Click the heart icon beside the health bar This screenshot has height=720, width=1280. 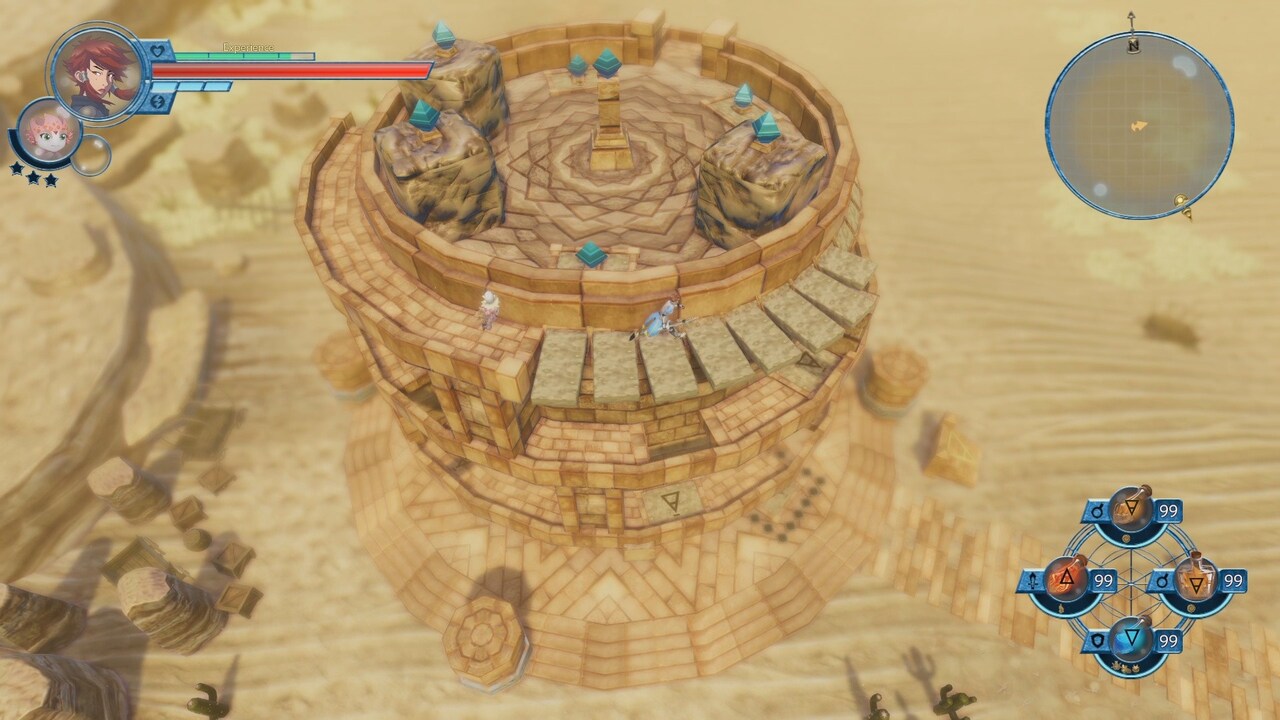[x=157, y=50]
